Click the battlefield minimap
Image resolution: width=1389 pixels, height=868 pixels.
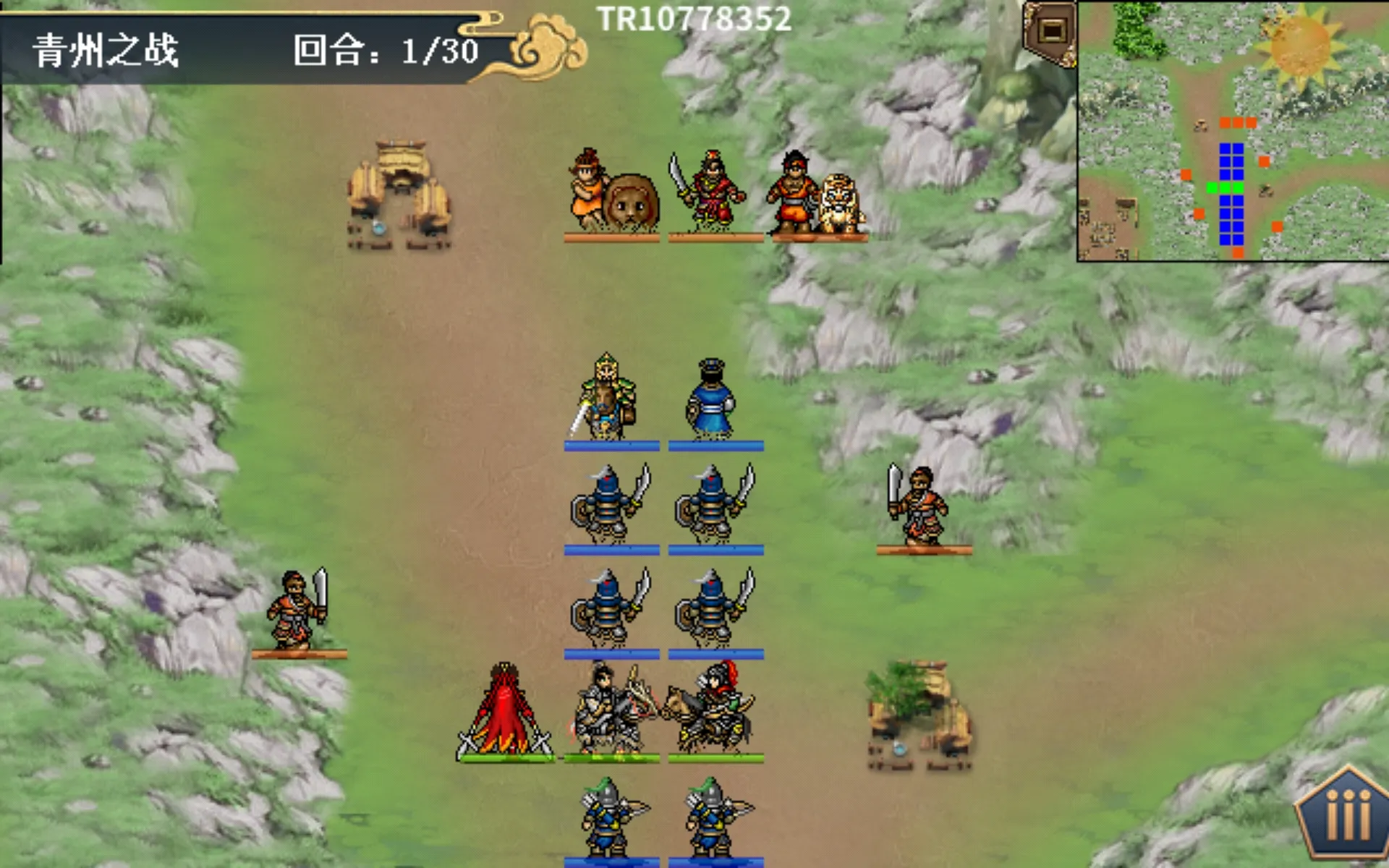point(1233,130)
